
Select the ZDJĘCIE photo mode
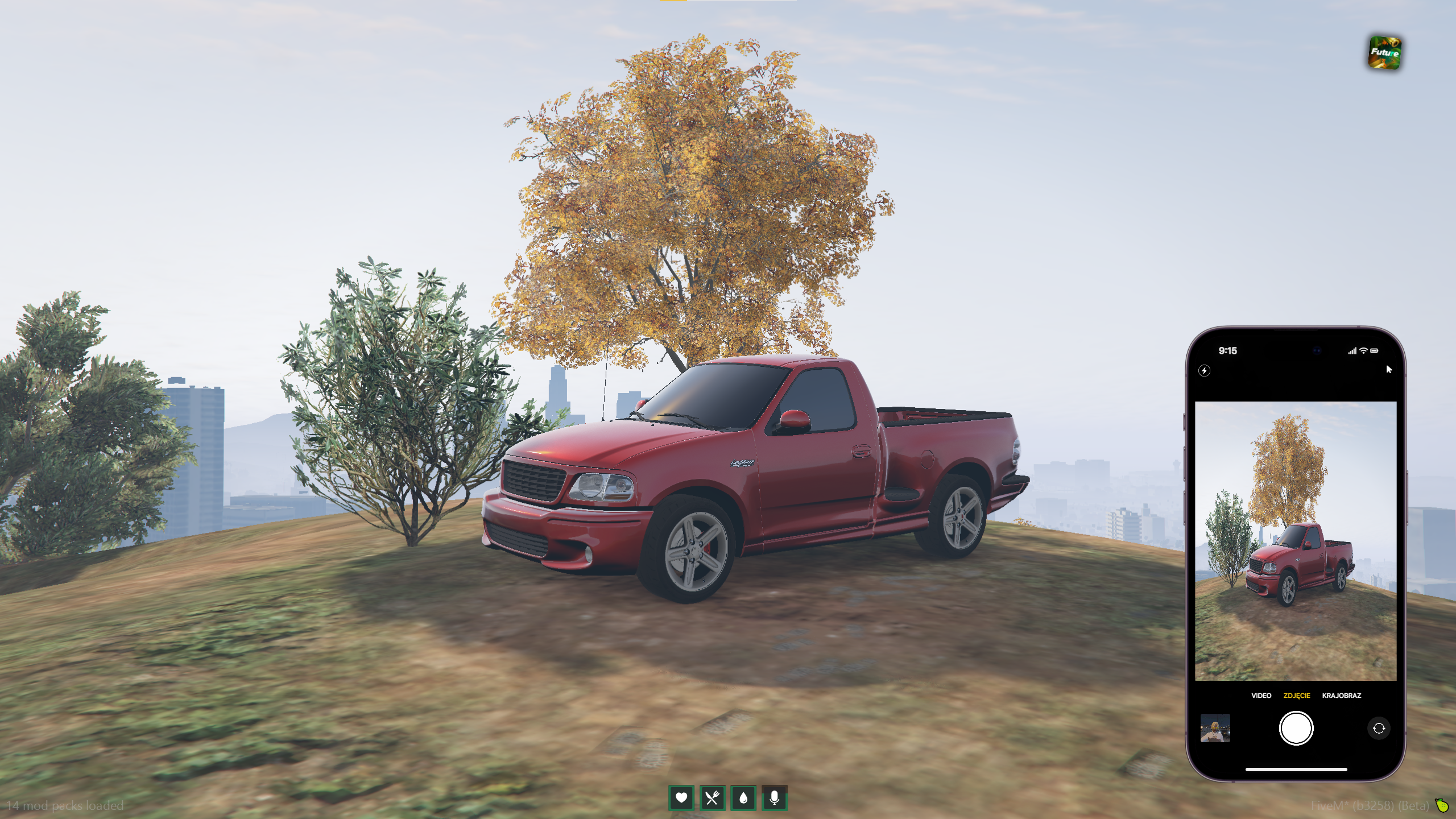click(1296, 696)
